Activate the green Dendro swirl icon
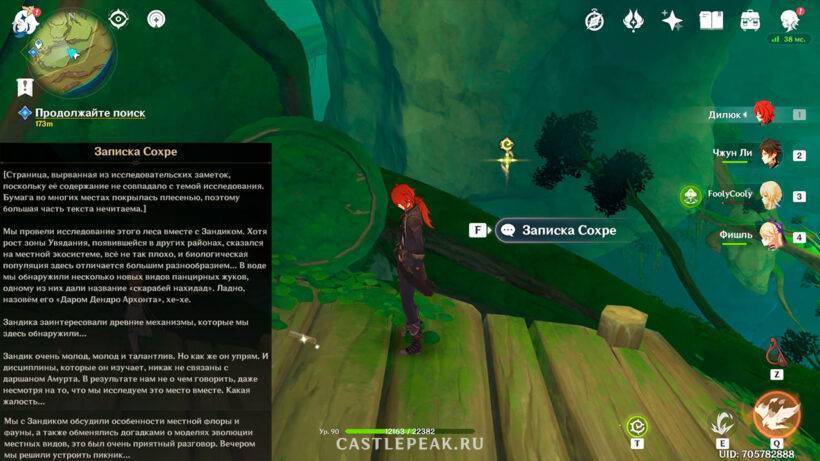Viewport: 820px width, 461px height. [x=636, y=427]
